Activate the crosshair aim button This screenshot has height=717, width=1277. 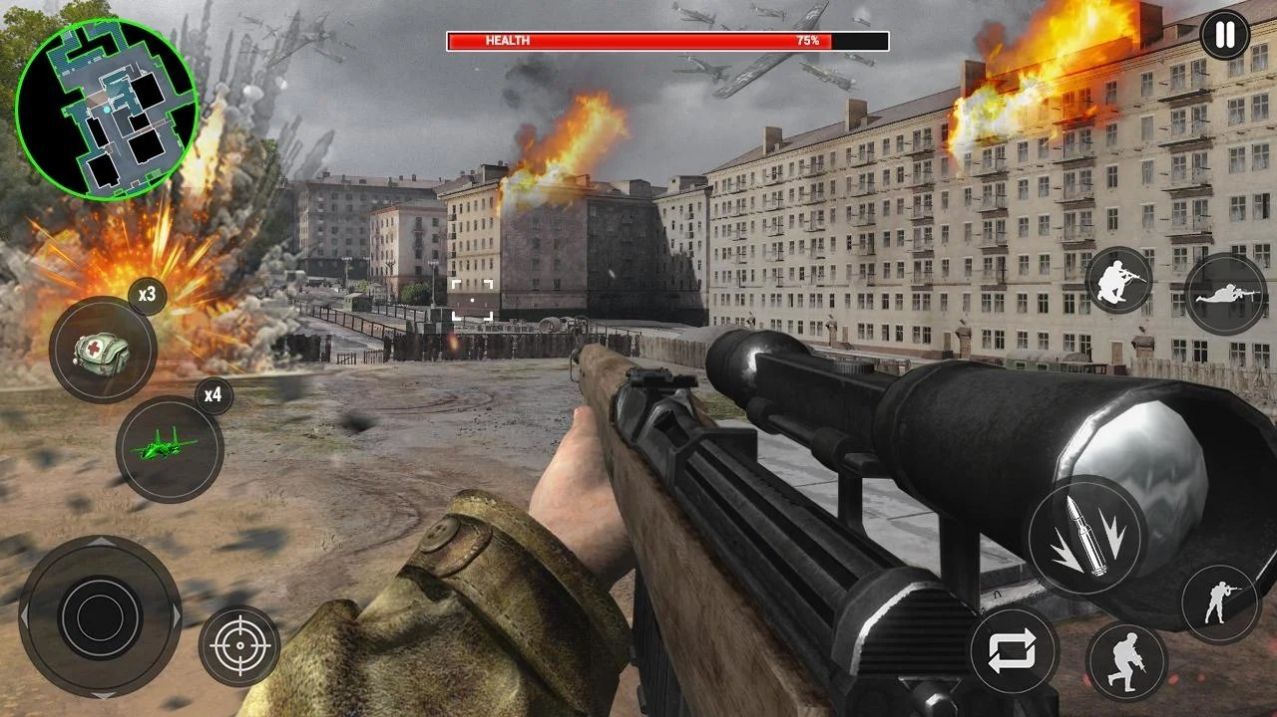[239, 646]
